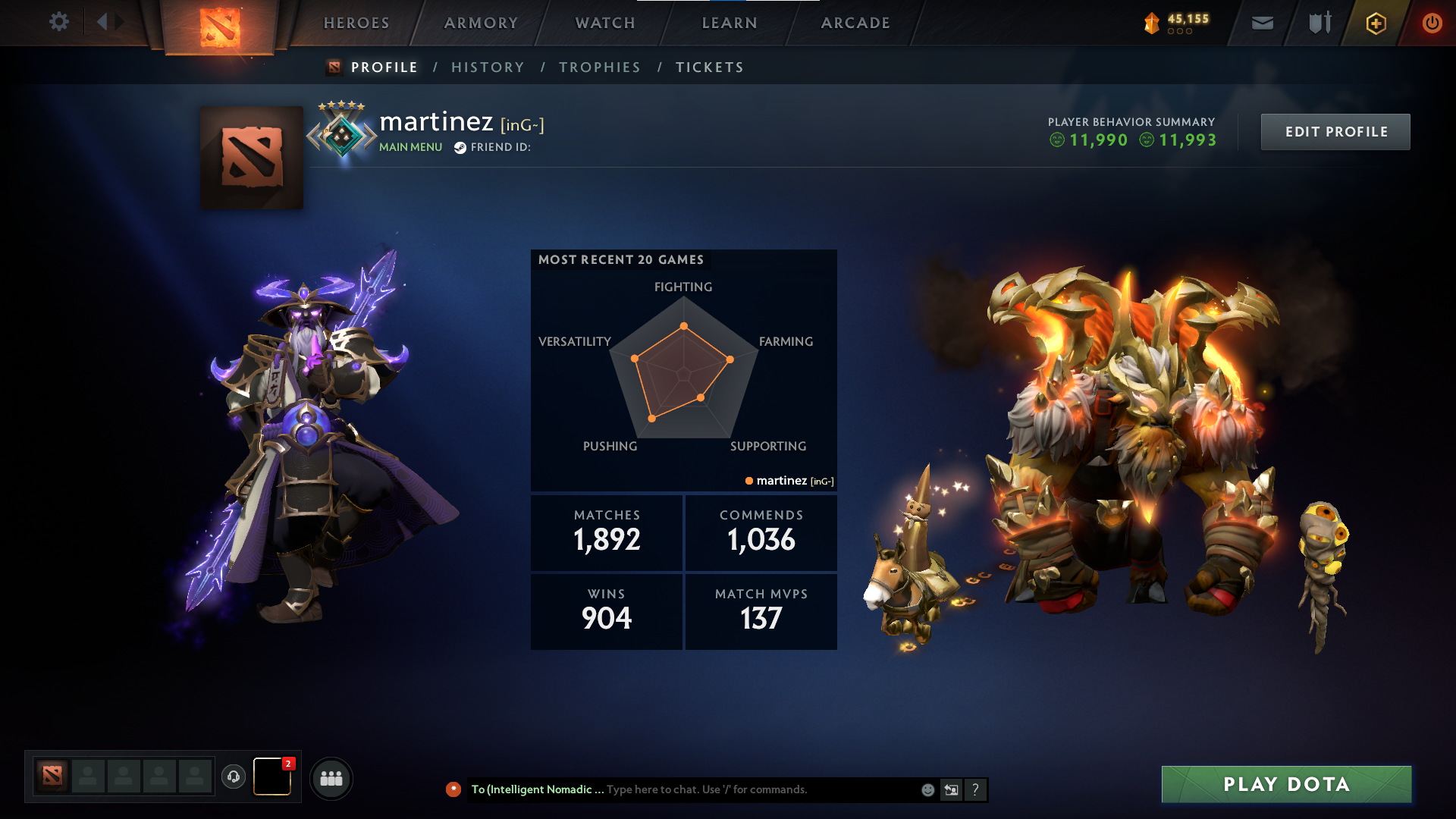Click the rank medal next to martinez
This screenshot has height=819, width=1456.
tap(343, 135)
